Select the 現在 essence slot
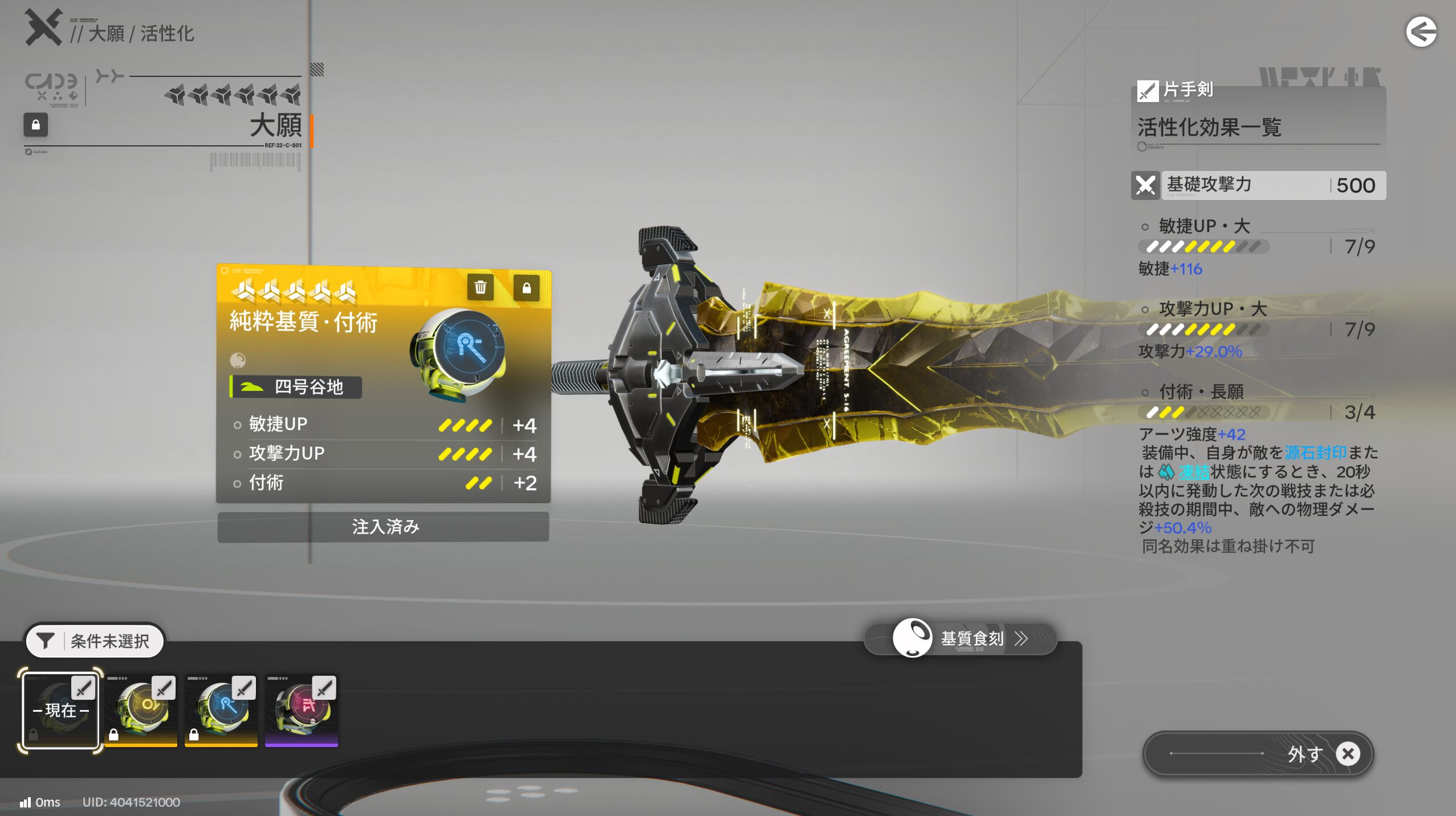The width and height of the screenshot is (1456, 816). (60, 710)
